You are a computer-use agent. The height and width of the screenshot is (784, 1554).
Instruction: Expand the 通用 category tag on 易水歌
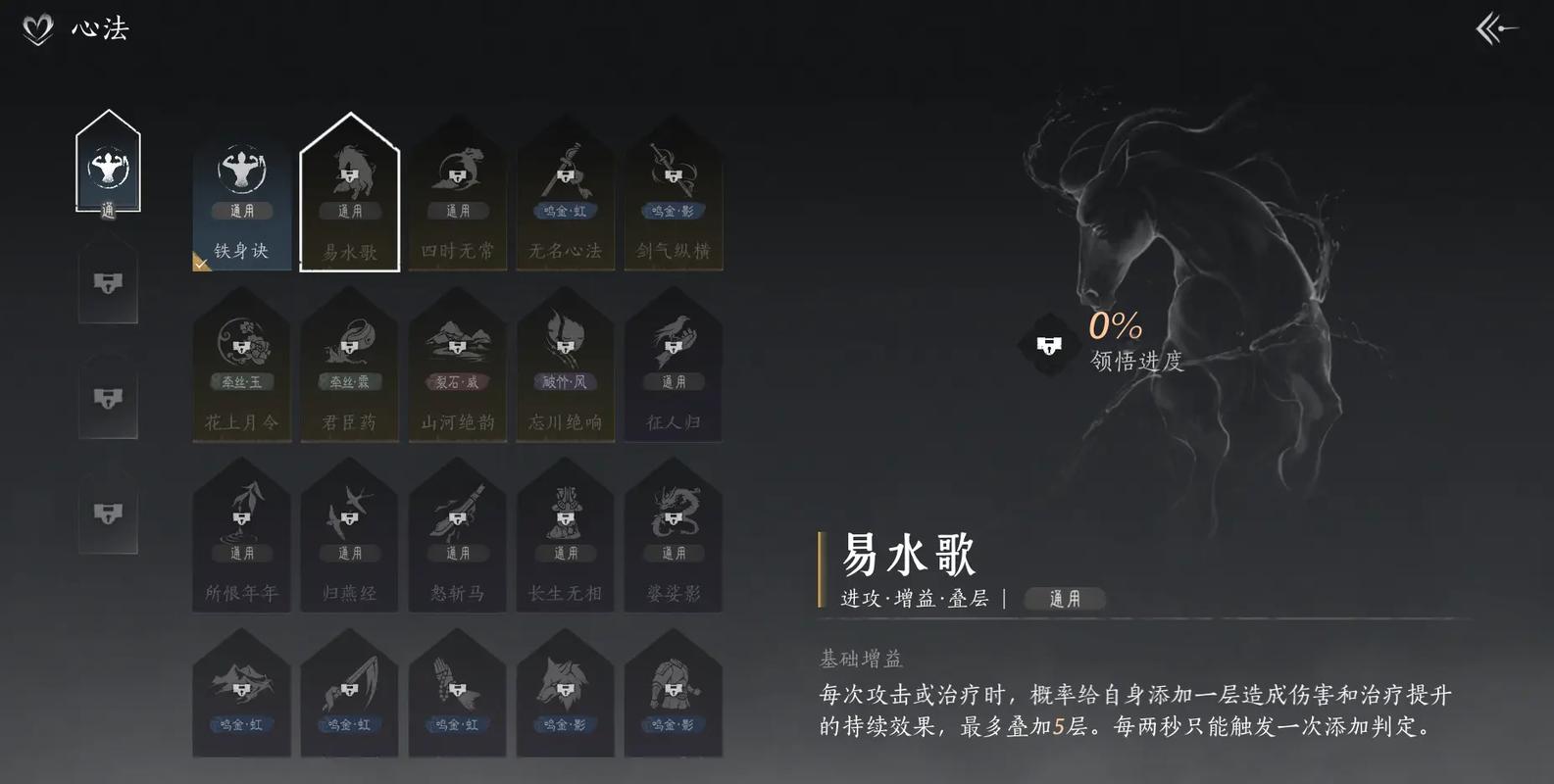1064,599
